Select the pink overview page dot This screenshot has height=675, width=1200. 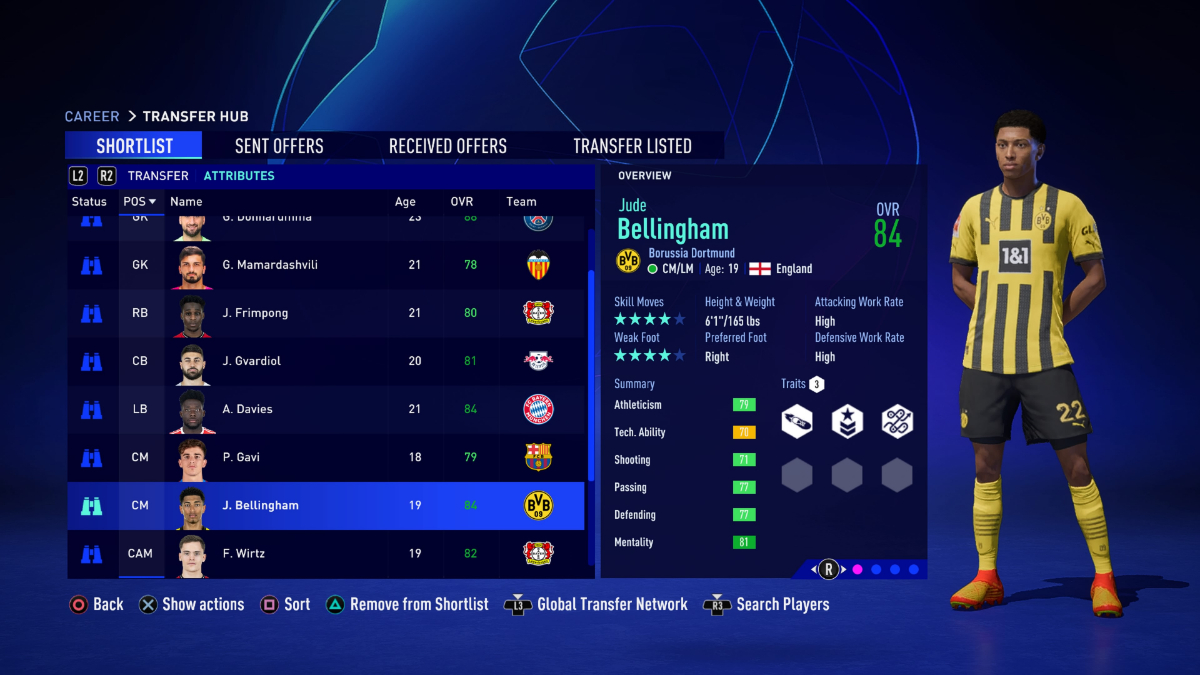857,570
